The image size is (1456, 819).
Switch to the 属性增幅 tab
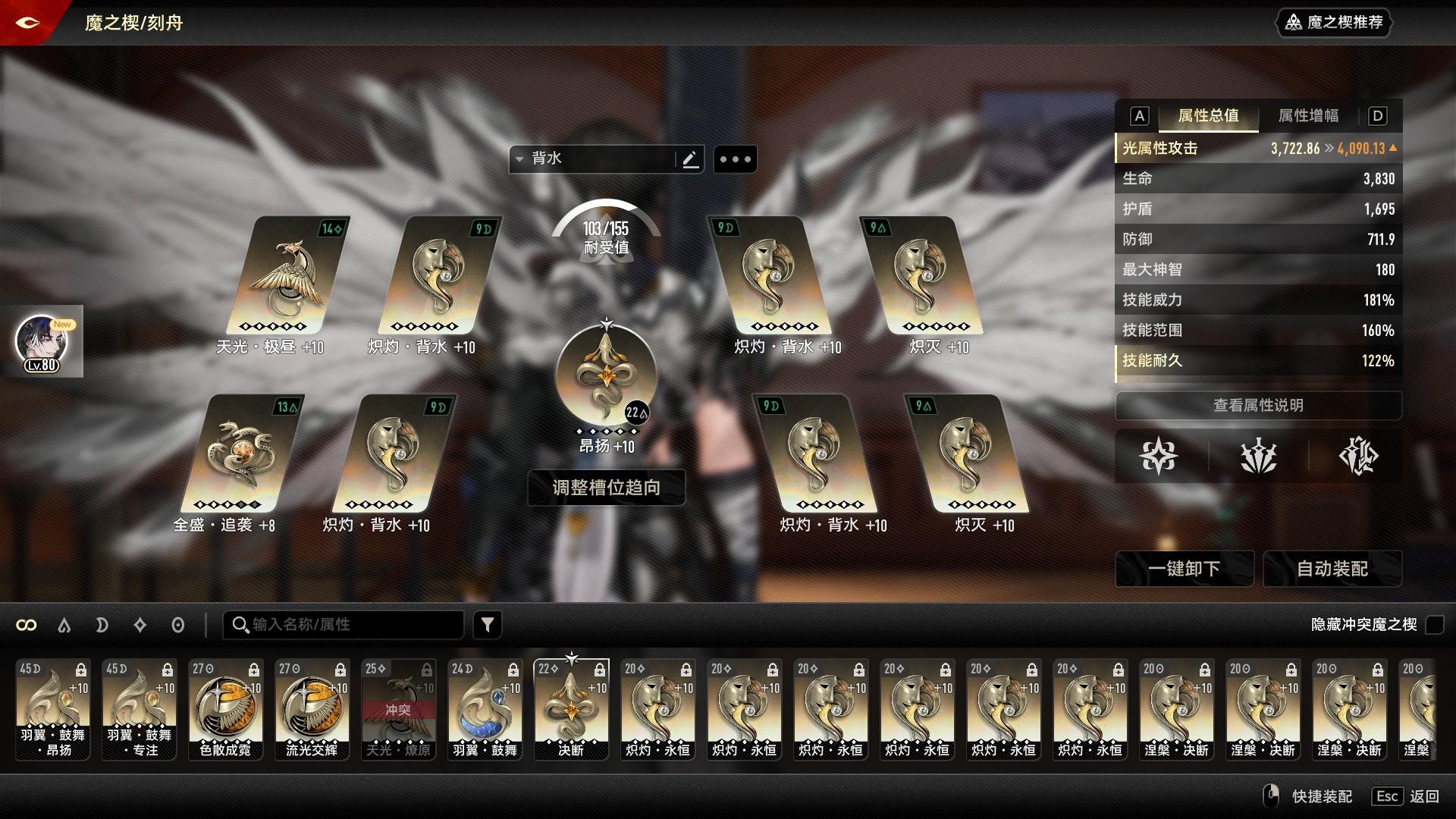pyautogui.click(x=1308, y=116)
